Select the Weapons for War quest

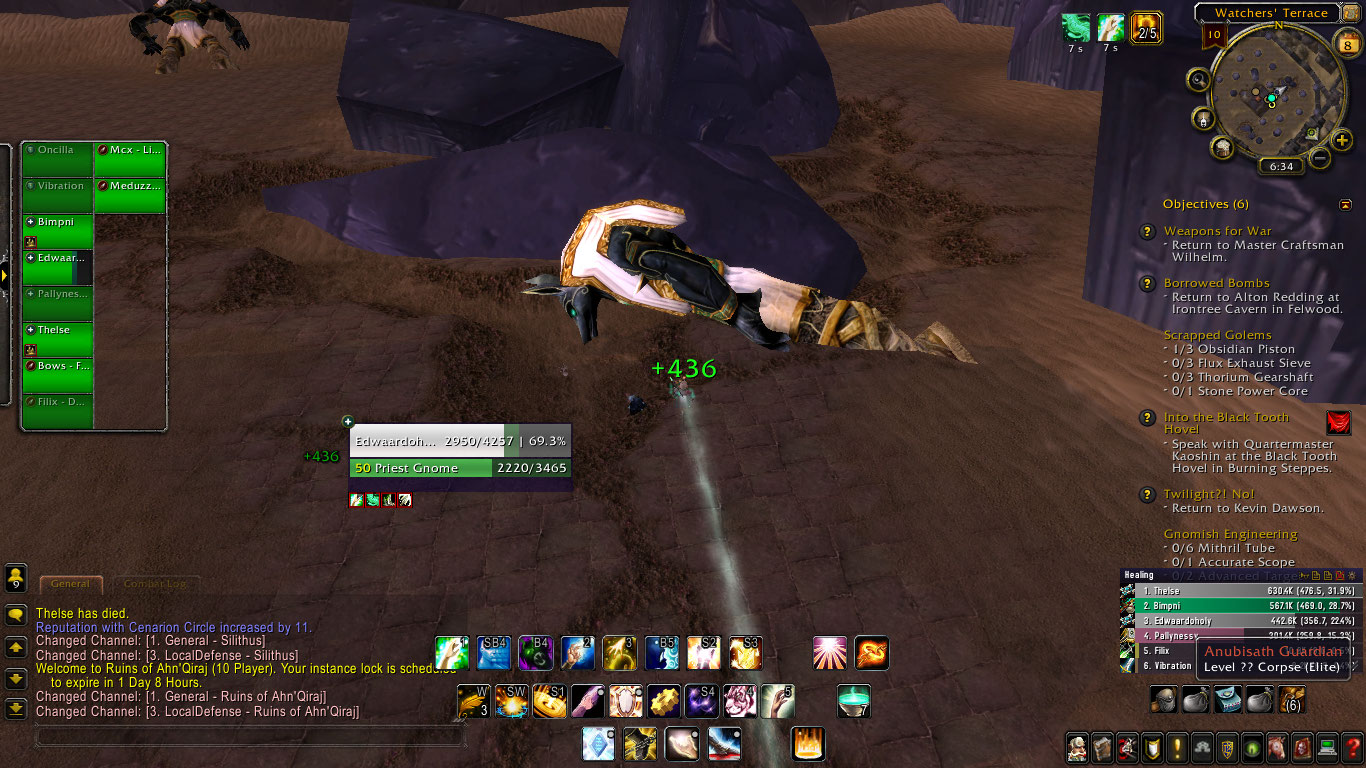pyautogui.click(x=1217, y=231)
